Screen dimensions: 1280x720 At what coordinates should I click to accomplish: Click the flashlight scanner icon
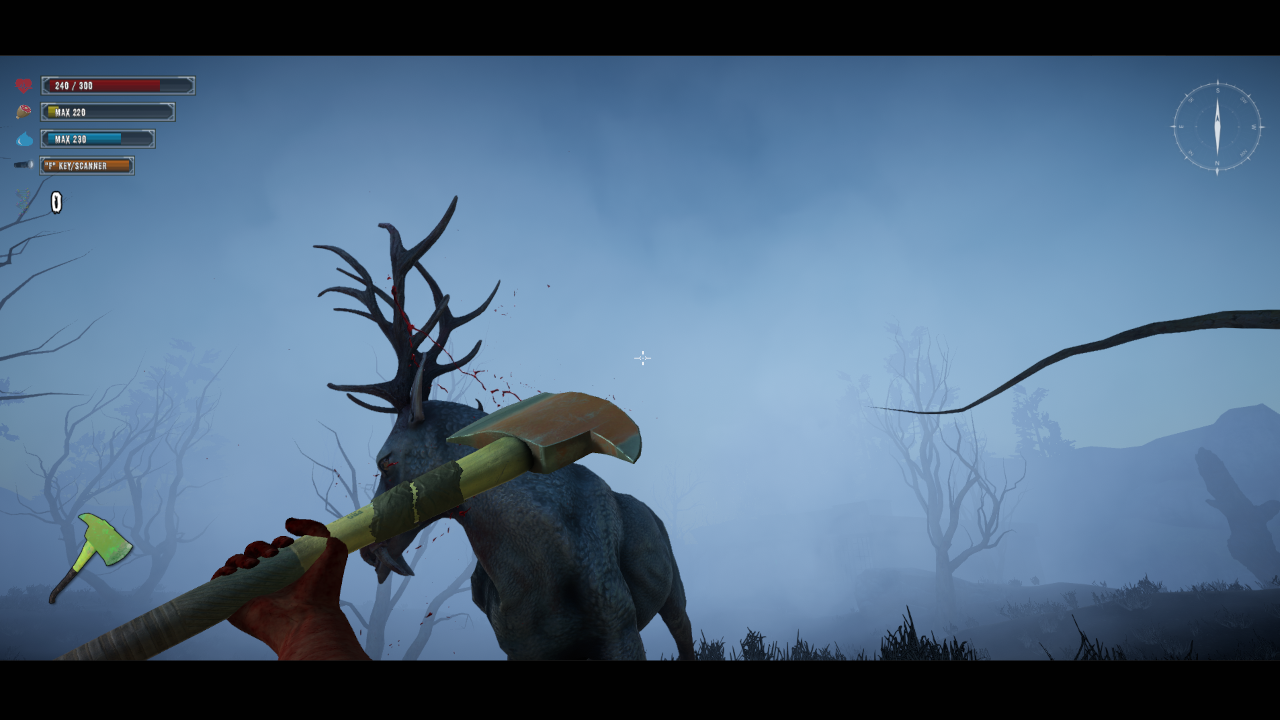pos(23,165)
